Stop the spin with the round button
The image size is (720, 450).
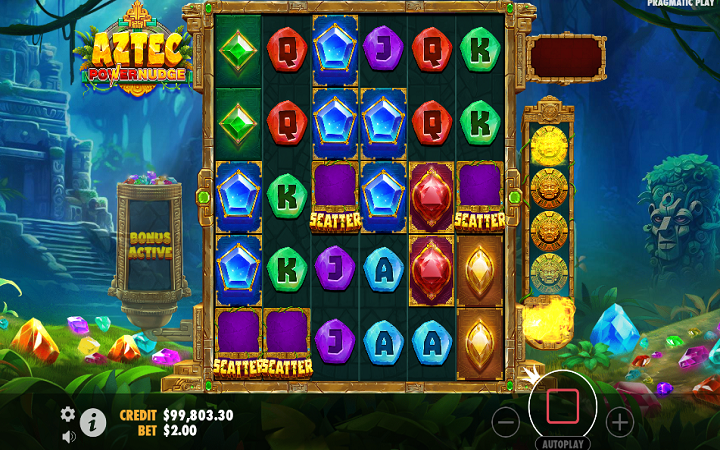[563, 405]
